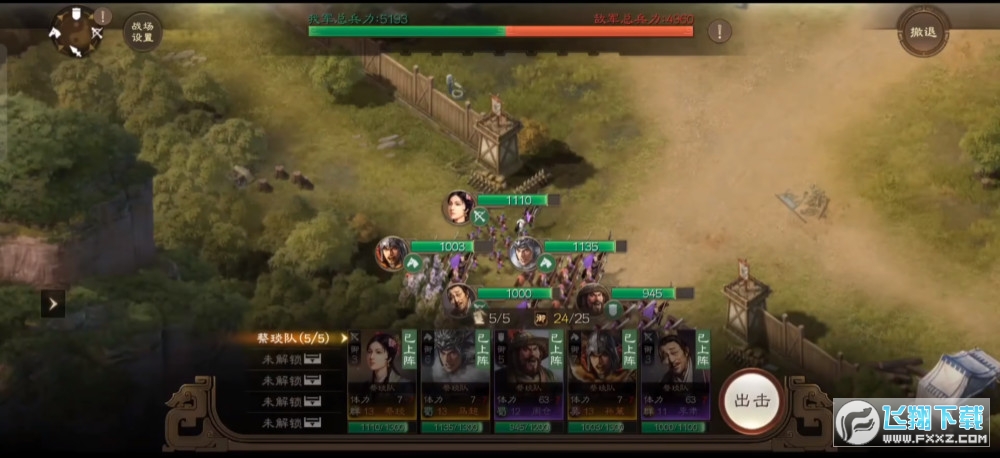Select the 蔡琰队 (5/5) squad tab
1000x458 pixels.
298,338
